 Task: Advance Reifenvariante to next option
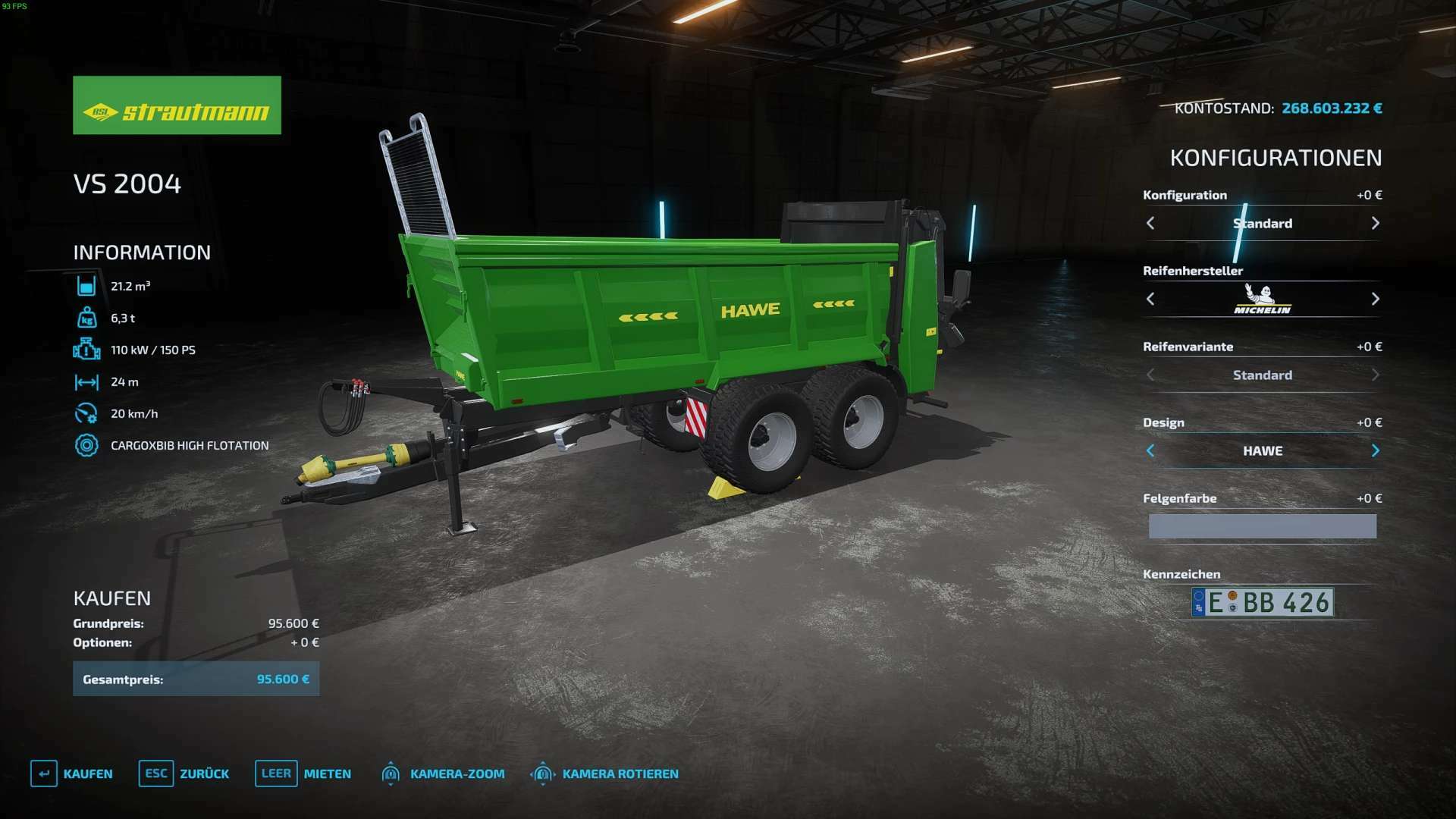[1375, 375]
